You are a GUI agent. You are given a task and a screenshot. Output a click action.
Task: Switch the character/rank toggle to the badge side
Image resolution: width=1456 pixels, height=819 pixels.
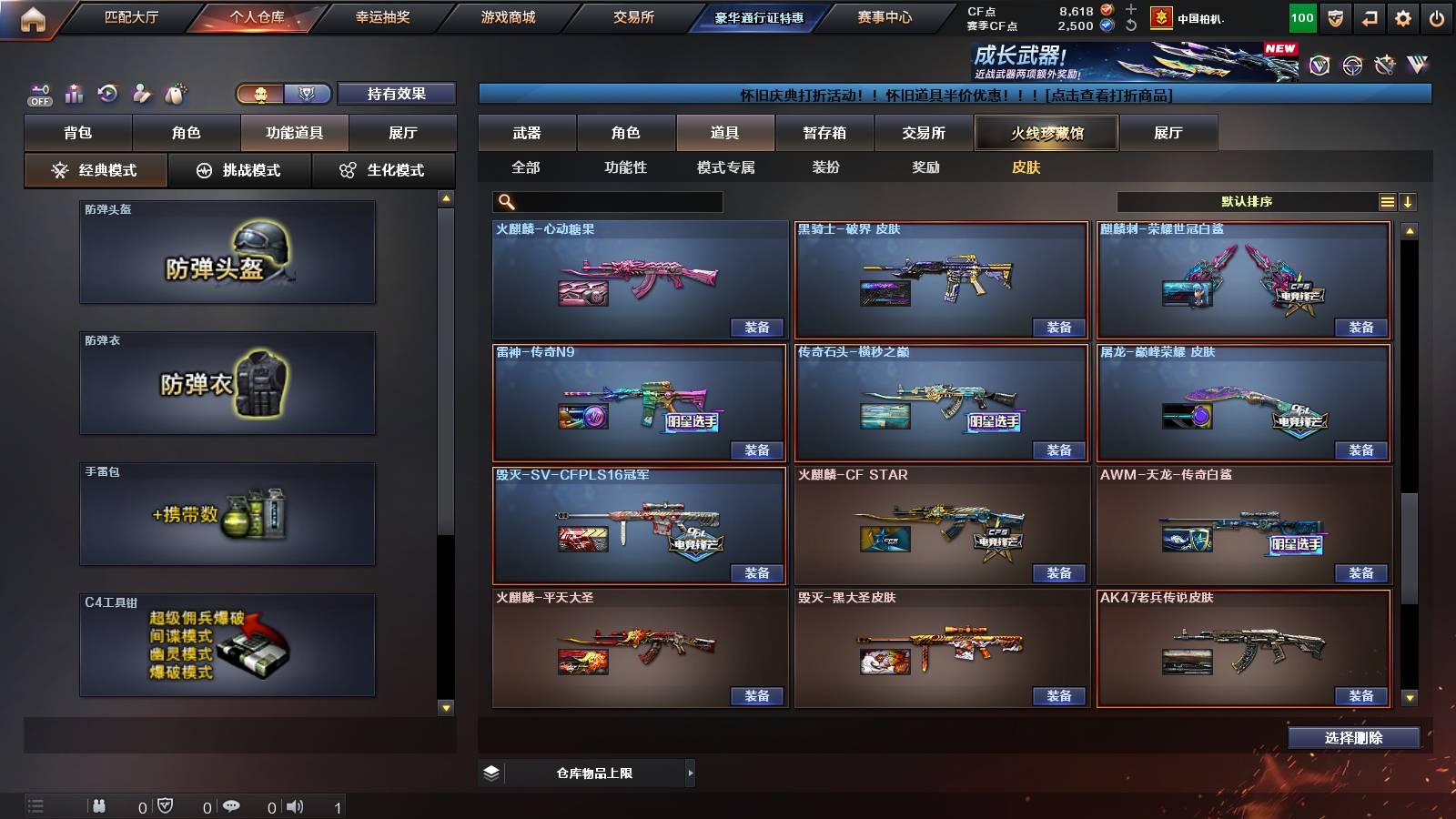click(308, 94)
